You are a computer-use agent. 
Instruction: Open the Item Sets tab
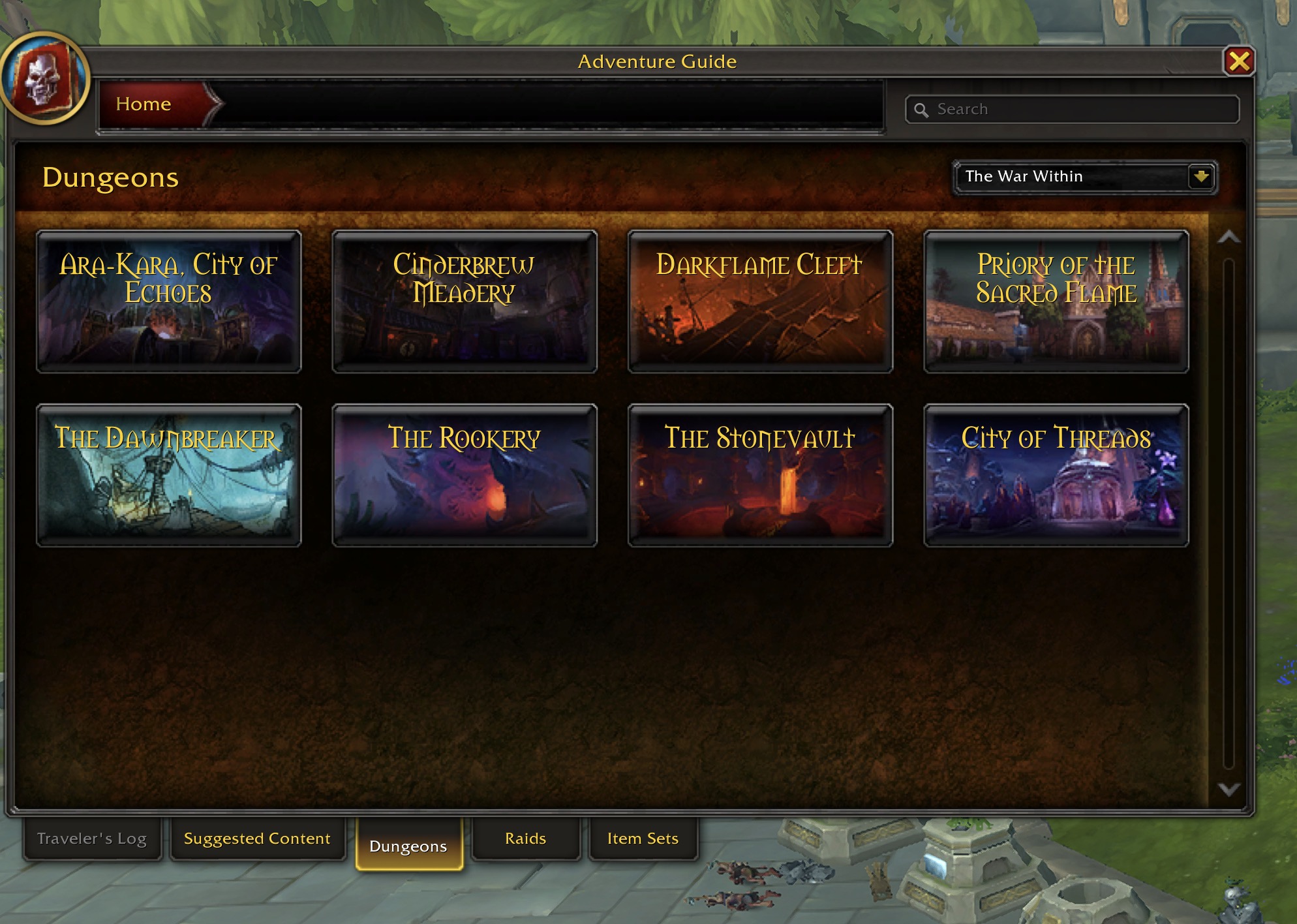(x=643, y=839)
